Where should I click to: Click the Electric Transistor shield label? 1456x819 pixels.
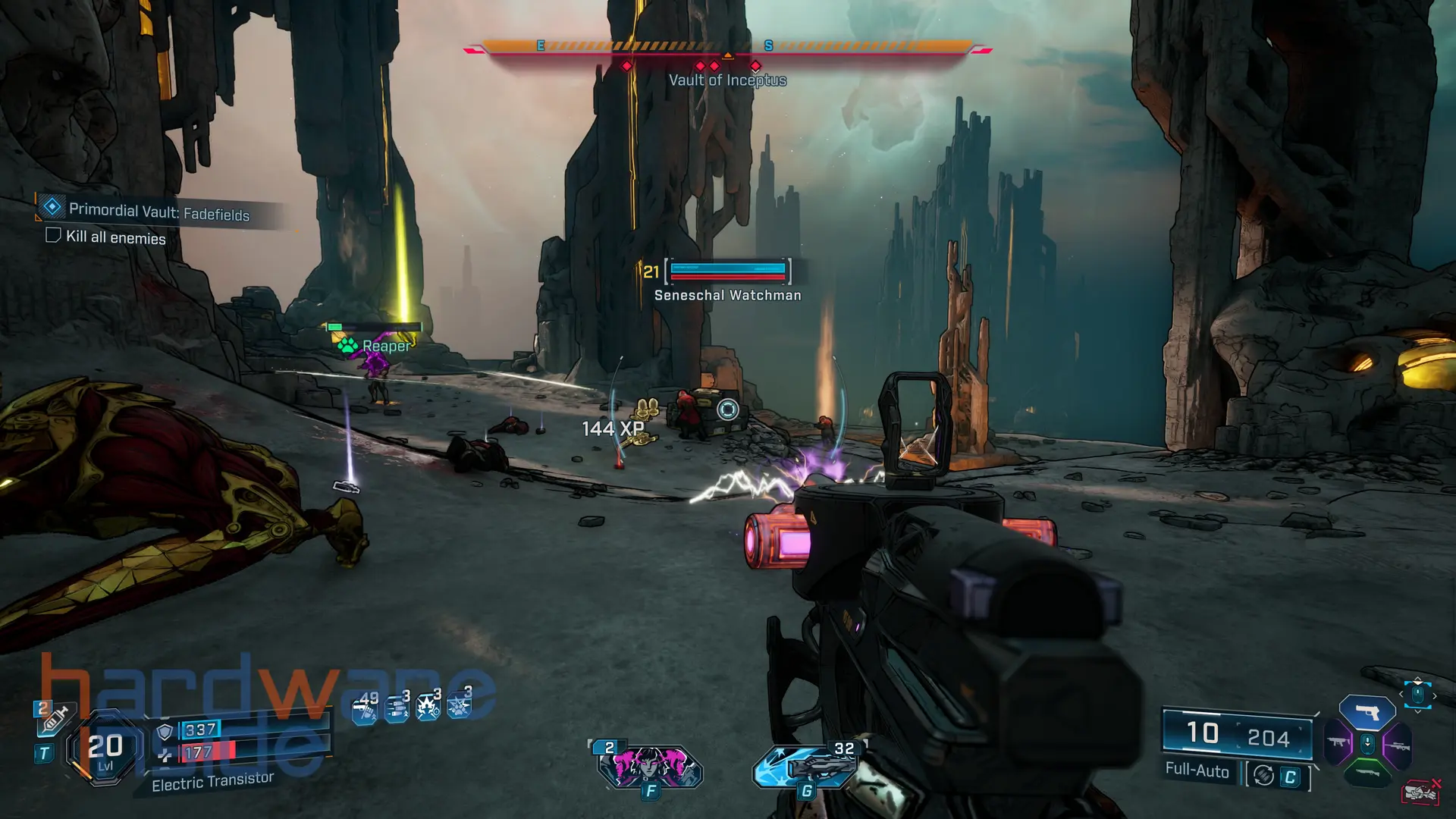[x=212, y=781]
